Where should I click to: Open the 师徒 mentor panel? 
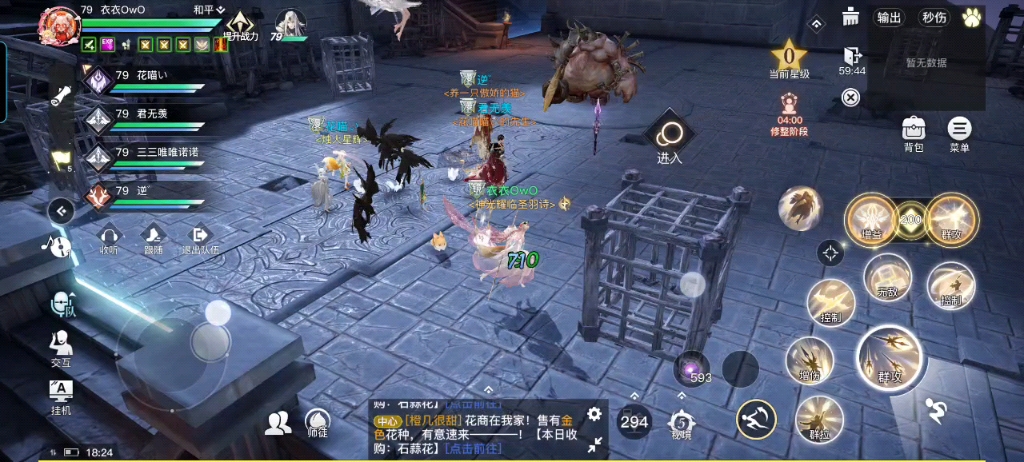[x=316, y=423]
